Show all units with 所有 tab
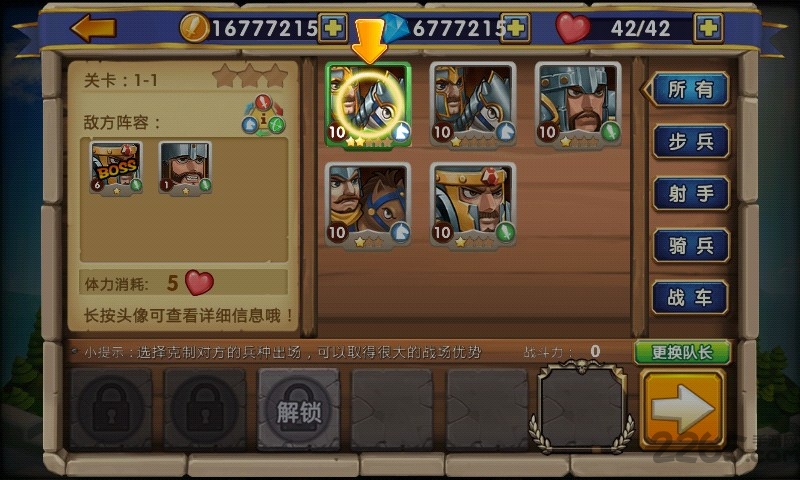The width and height of the screenshot is (800, 480). click(690, 89)
